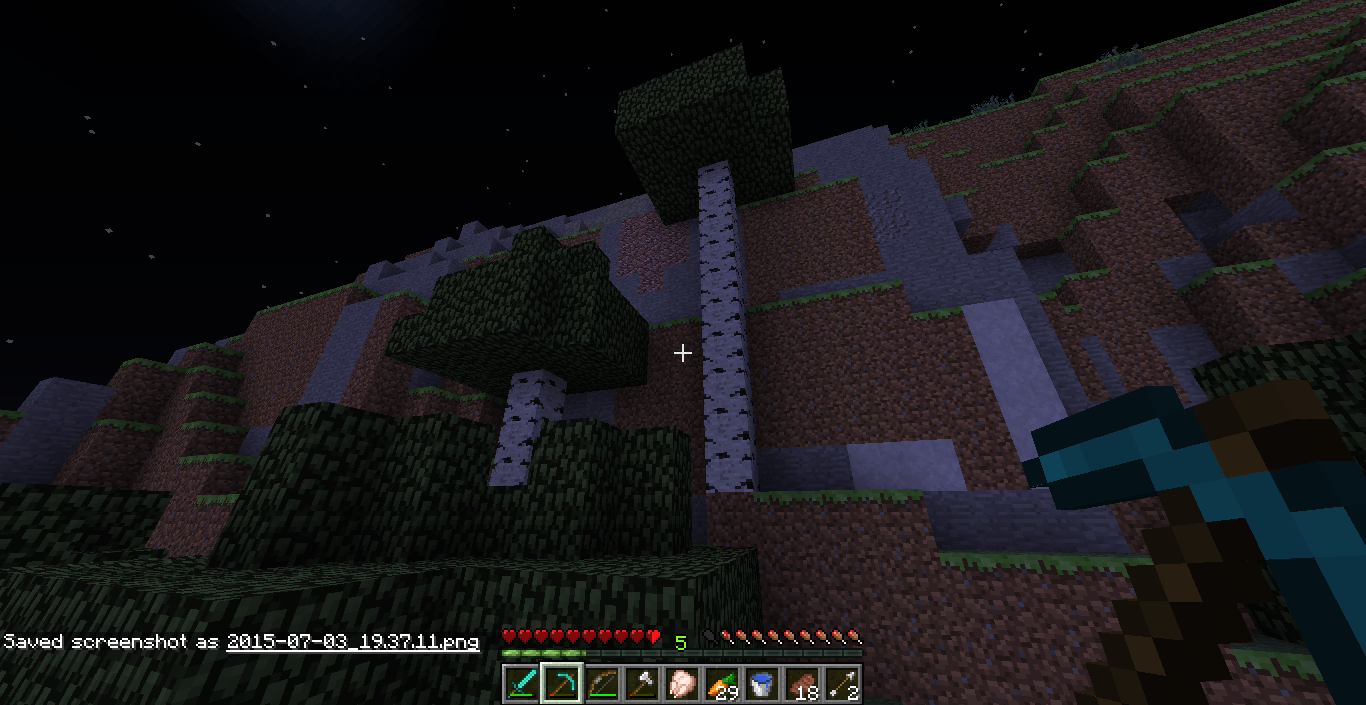Select the water bucket slot
This screenshot has width=1366, height=705.
761,684
